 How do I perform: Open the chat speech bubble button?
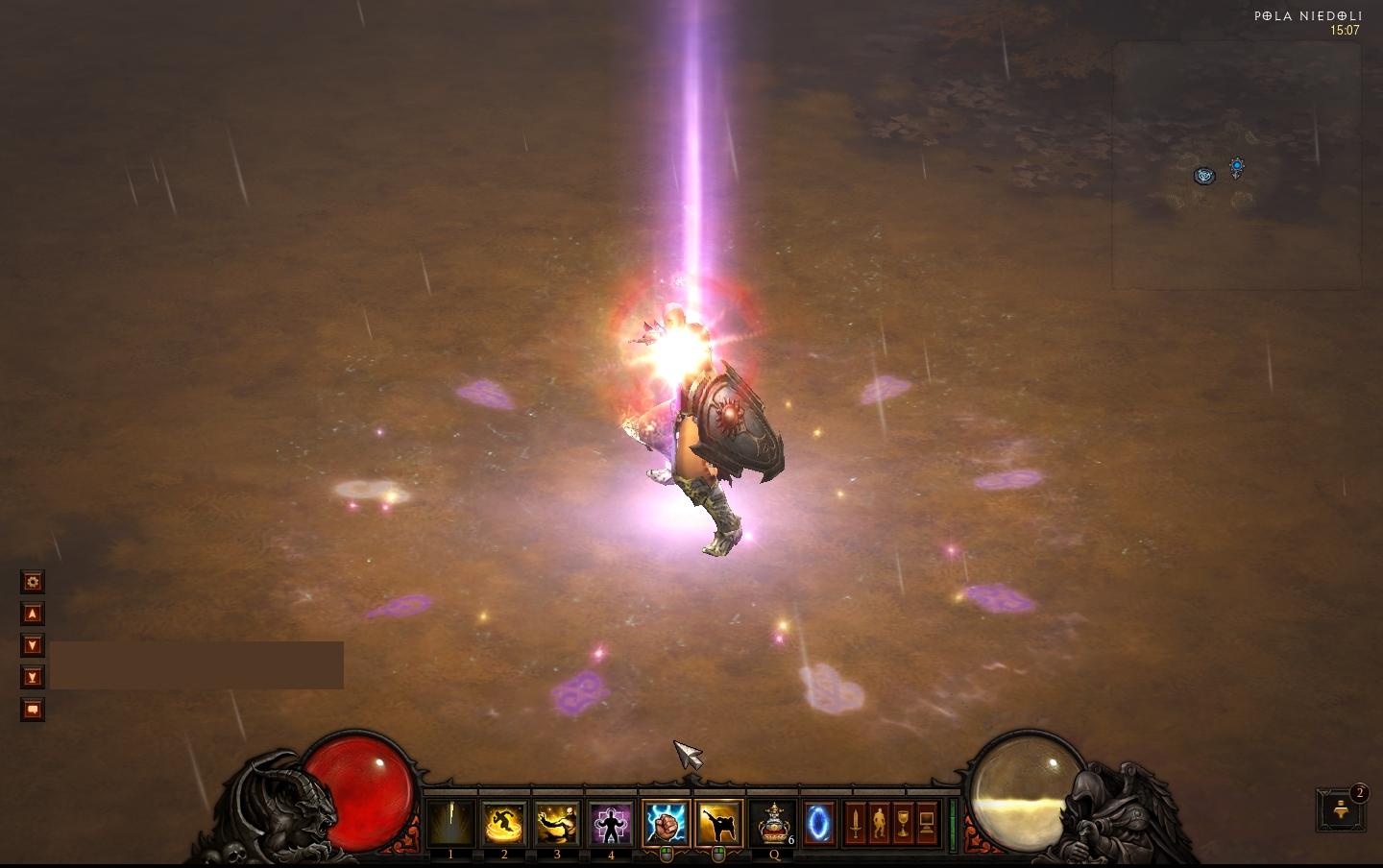click(x=33, y=710)
